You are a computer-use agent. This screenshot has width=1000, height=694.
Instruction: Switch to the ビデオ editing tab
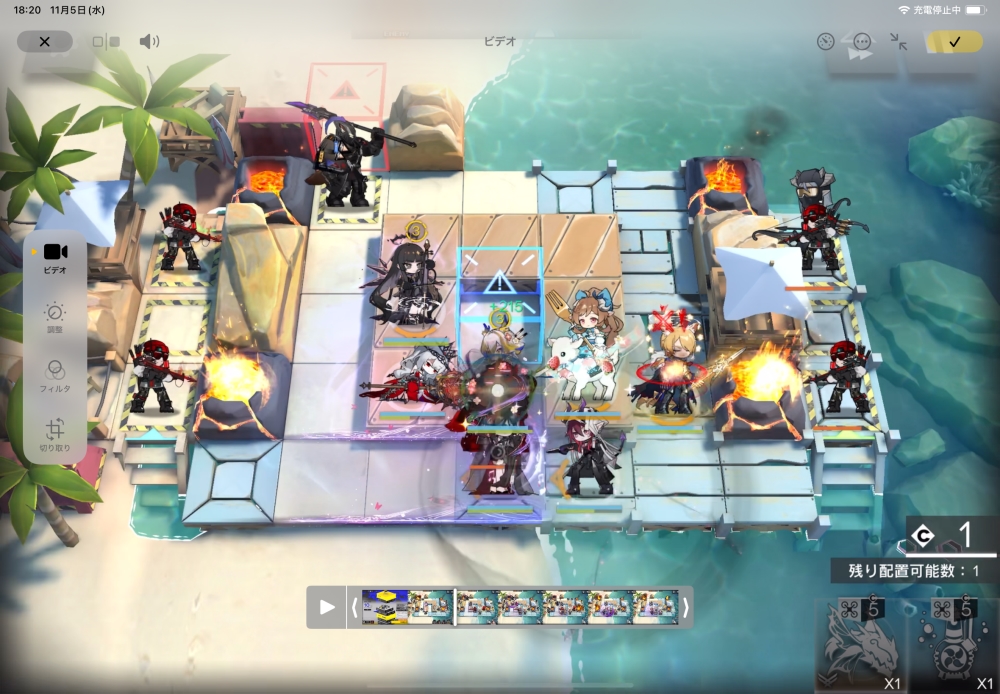coord(55,257)
